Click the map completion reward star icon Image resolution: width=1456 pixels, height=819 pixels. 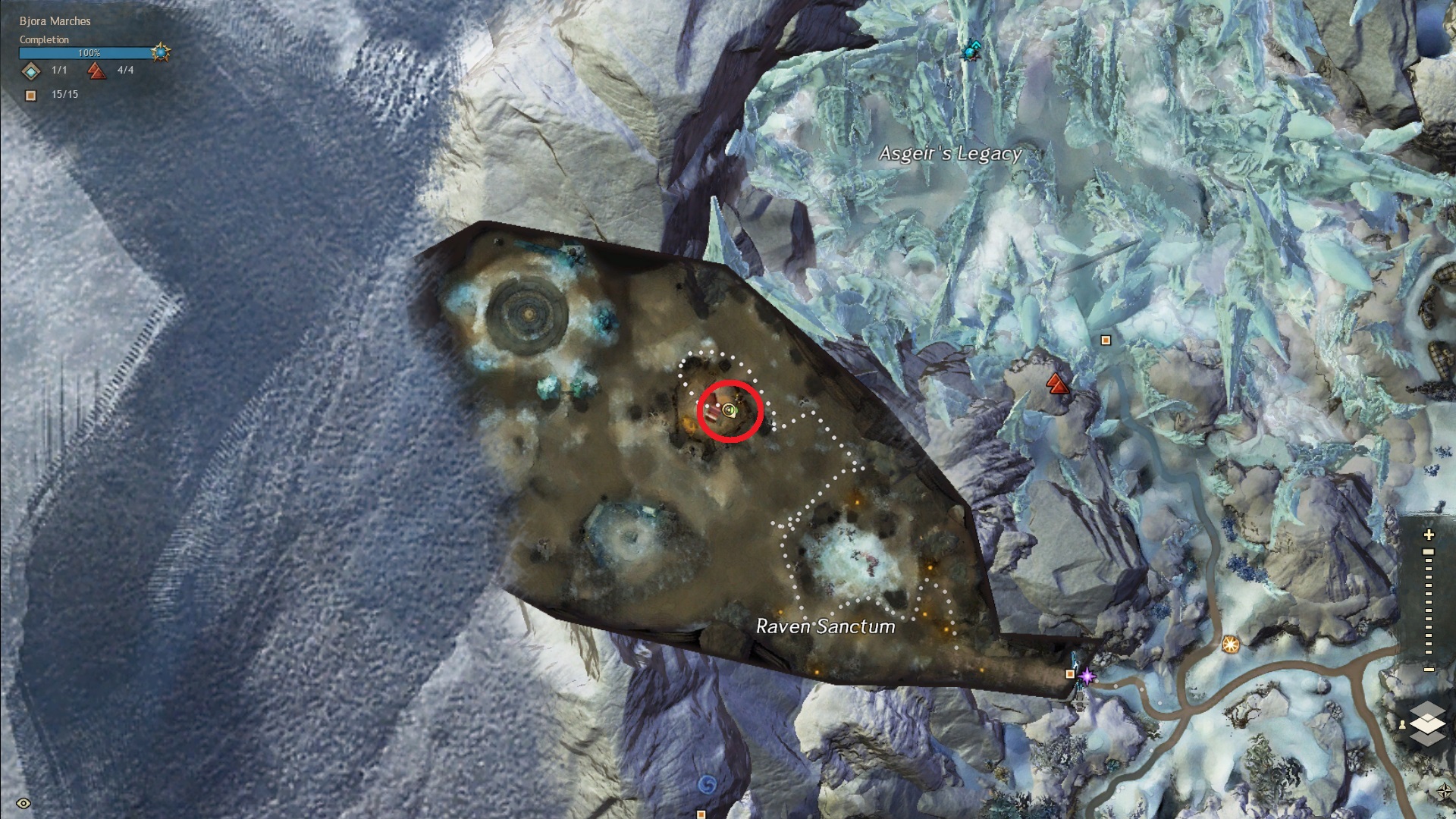(161, 52)
